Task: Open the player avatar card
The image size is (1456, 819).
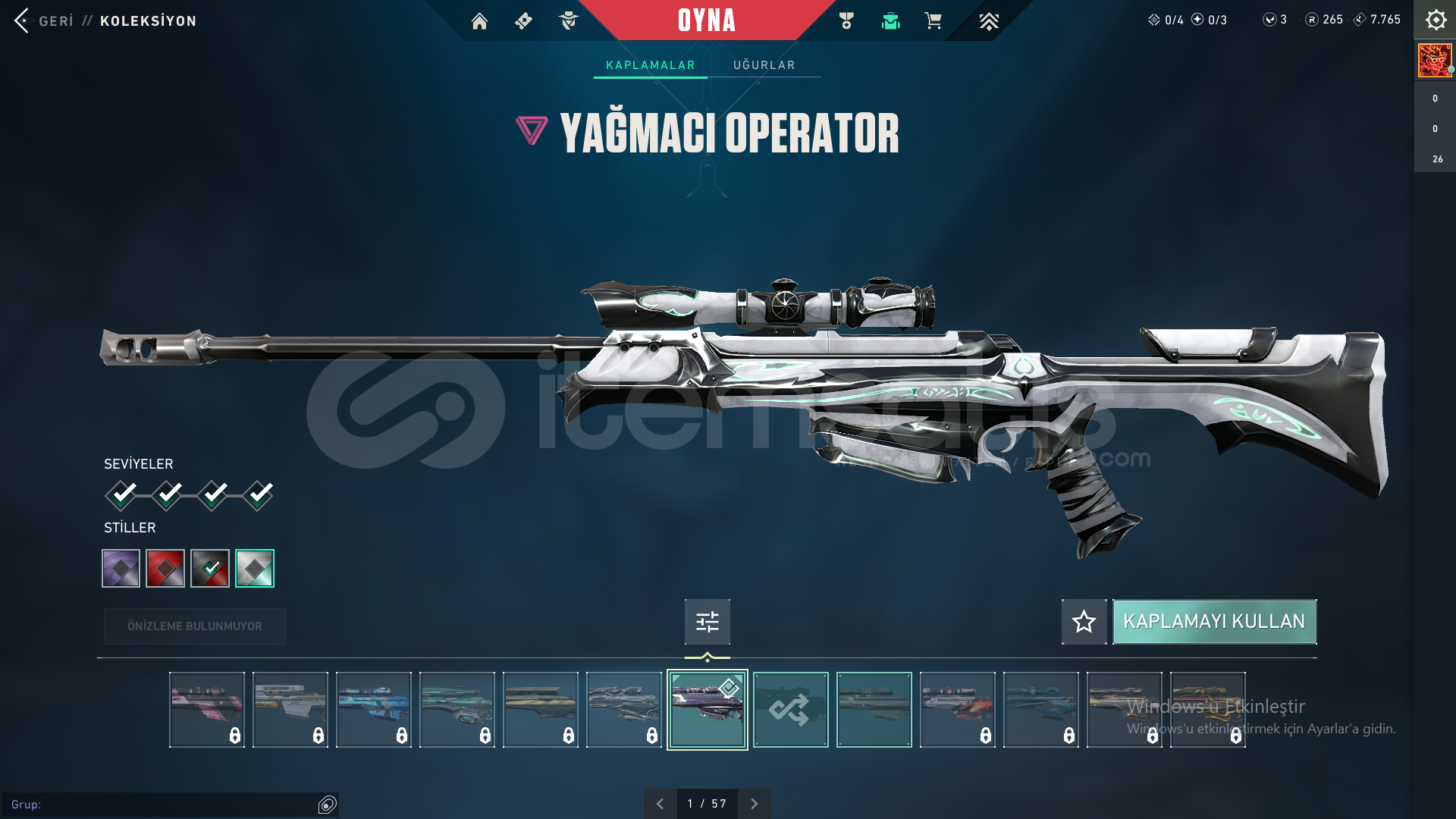Action: [1435, 61]
